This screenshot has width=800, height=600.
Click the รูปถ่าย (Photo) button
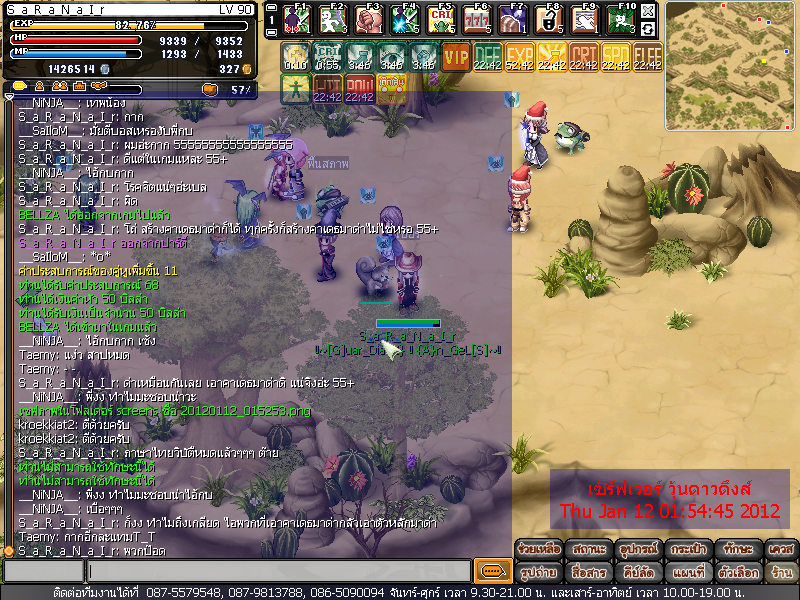pyautogui.click(x=539, y=572)
